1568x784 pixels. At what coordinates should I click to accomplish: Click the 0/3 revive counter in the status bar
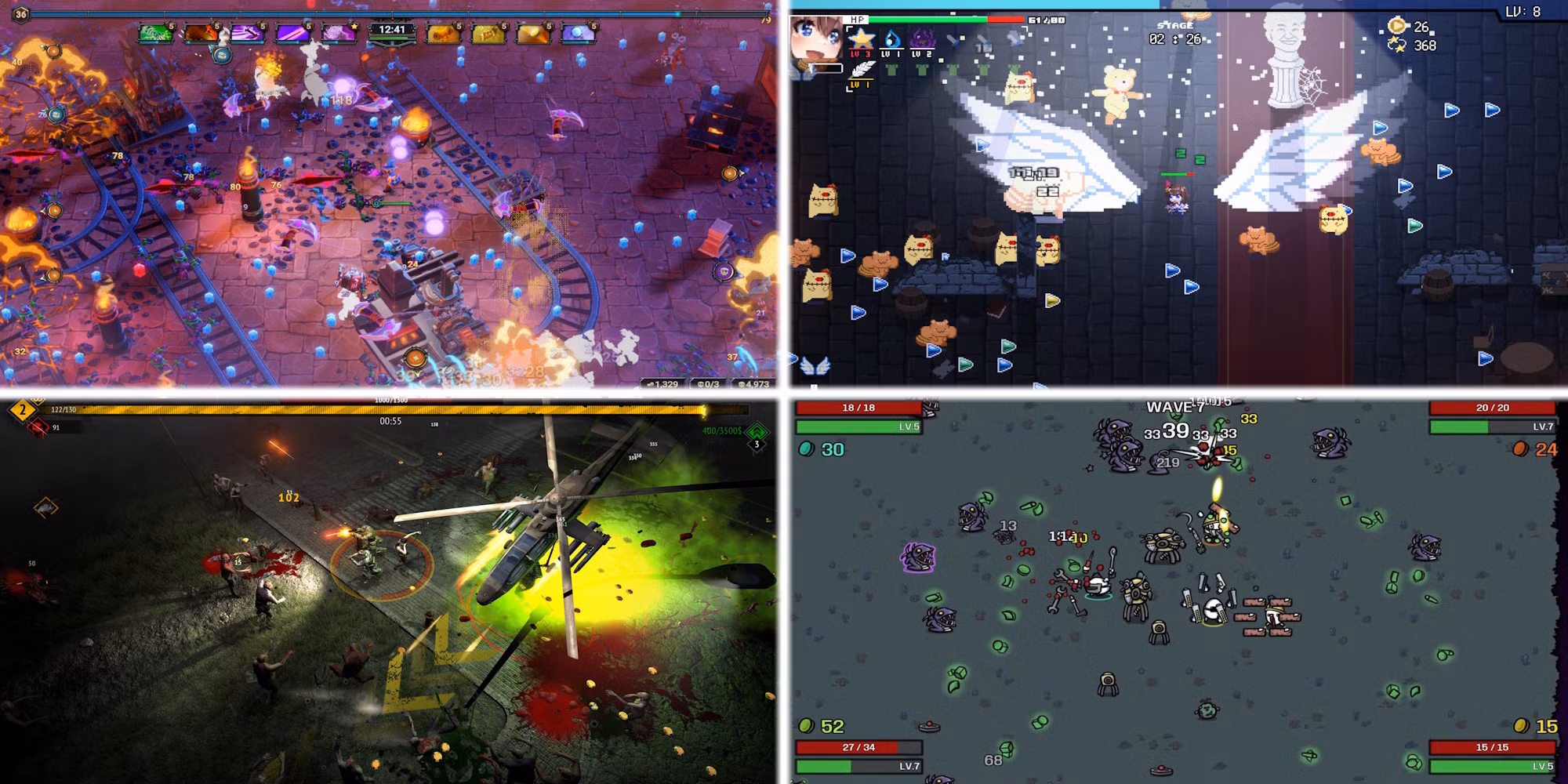[x=708, y=384]
